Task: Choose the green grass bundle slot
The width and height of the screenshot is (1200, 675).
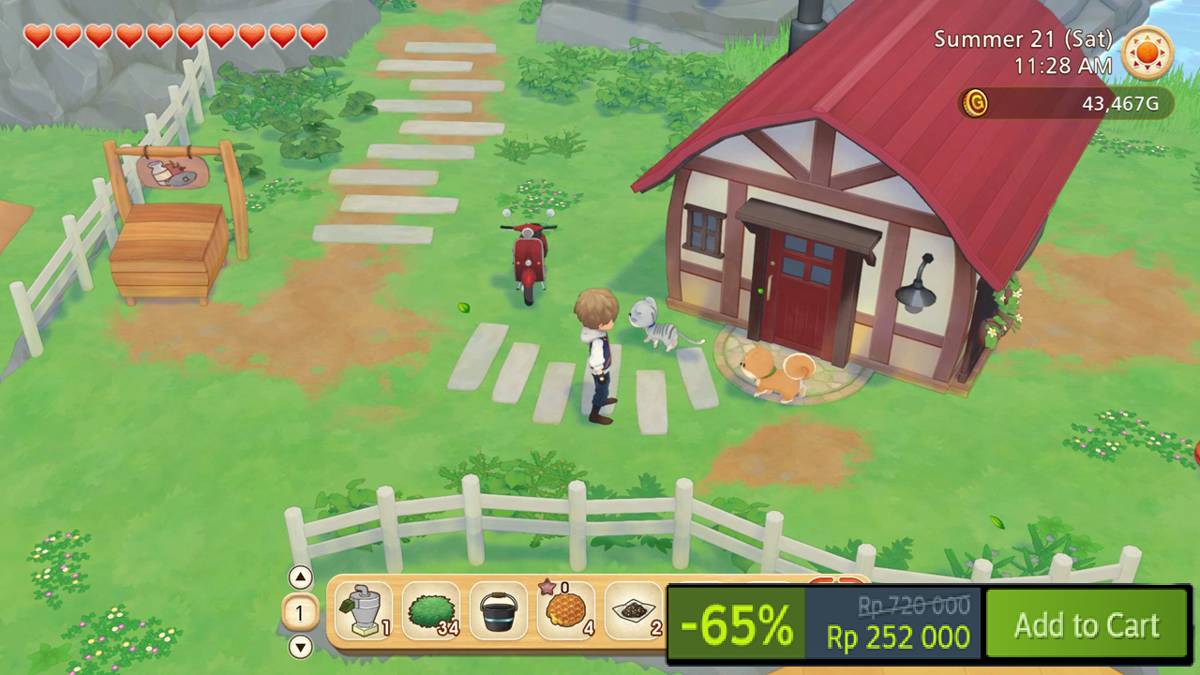Action: (431, 611)
